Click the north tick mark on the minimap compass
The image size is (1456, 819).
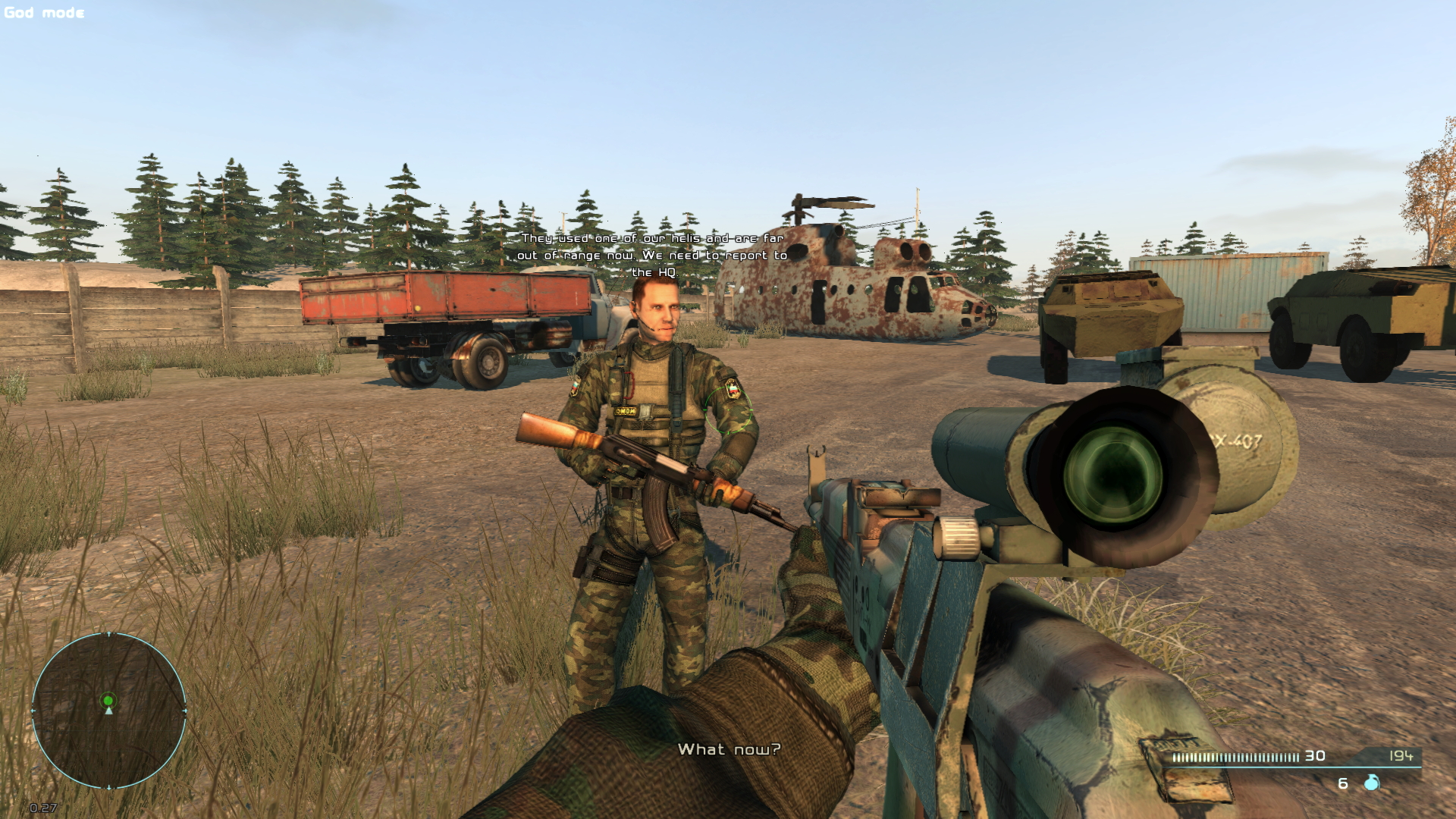click(x=108, y=634)
